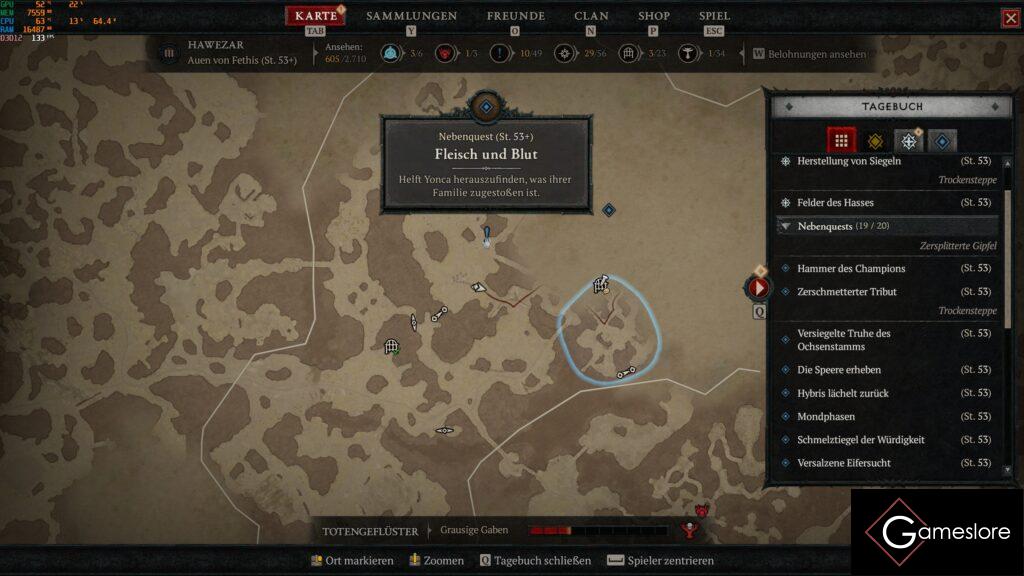The height and width of the screenshot is (576, 1024).
Task: Click the blue exclamation quest marker
Action: tap(487, 236)
